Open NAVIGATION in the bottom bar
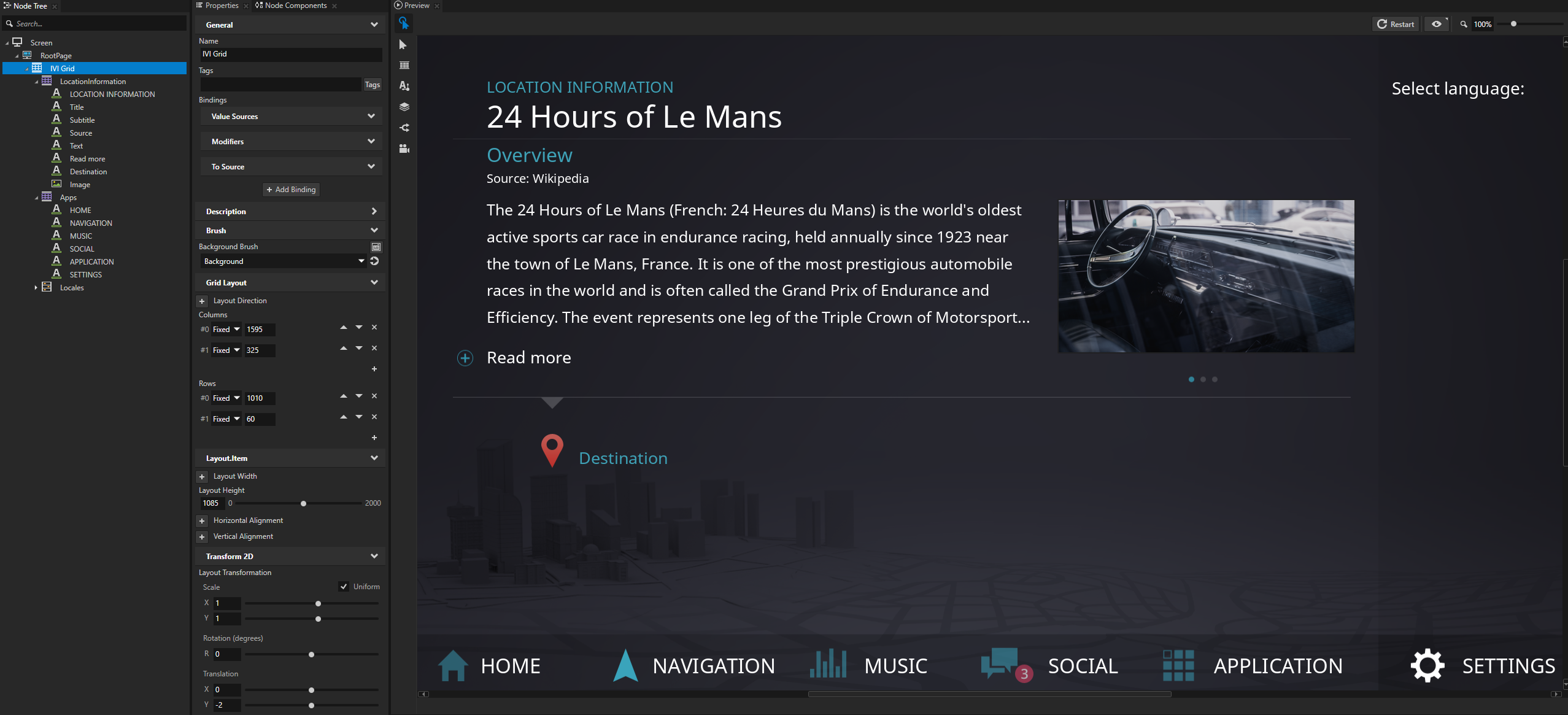Viewport: 1568px width, 715px height. (x=694, y=665)
